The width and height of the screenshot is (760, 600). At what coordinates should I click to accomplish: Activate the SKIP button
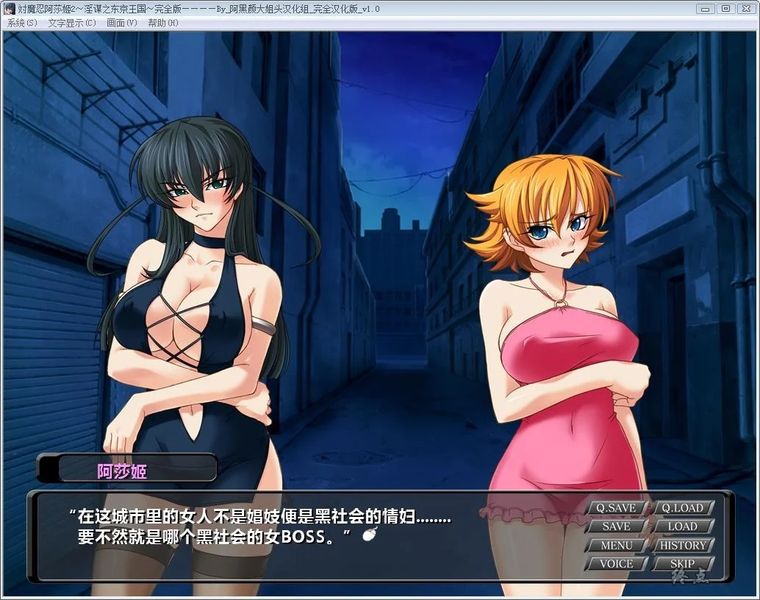(682, 564)
